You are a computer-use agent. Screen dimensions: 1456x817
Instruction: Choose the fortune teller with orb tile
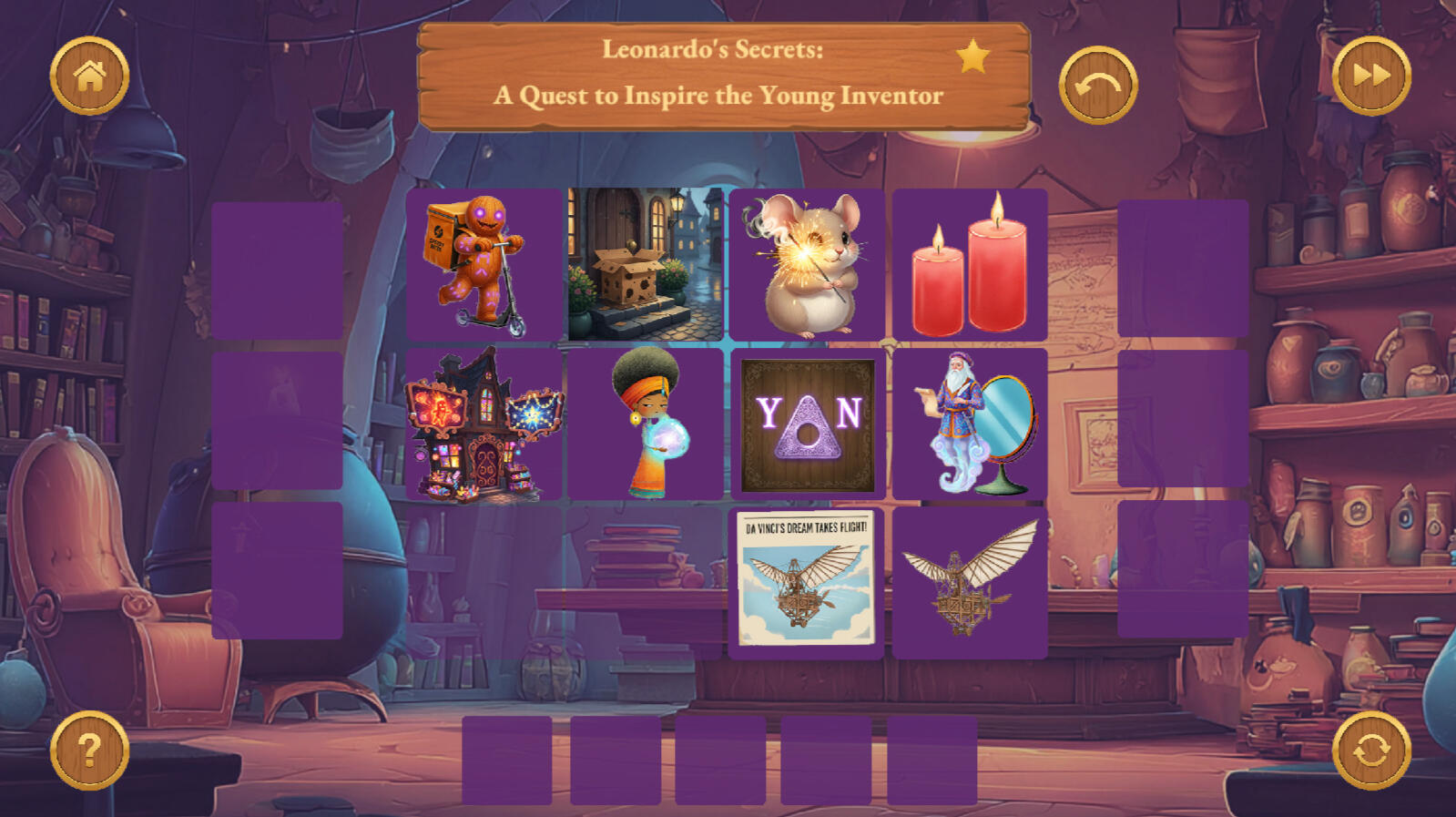click(x=646, y=424)
